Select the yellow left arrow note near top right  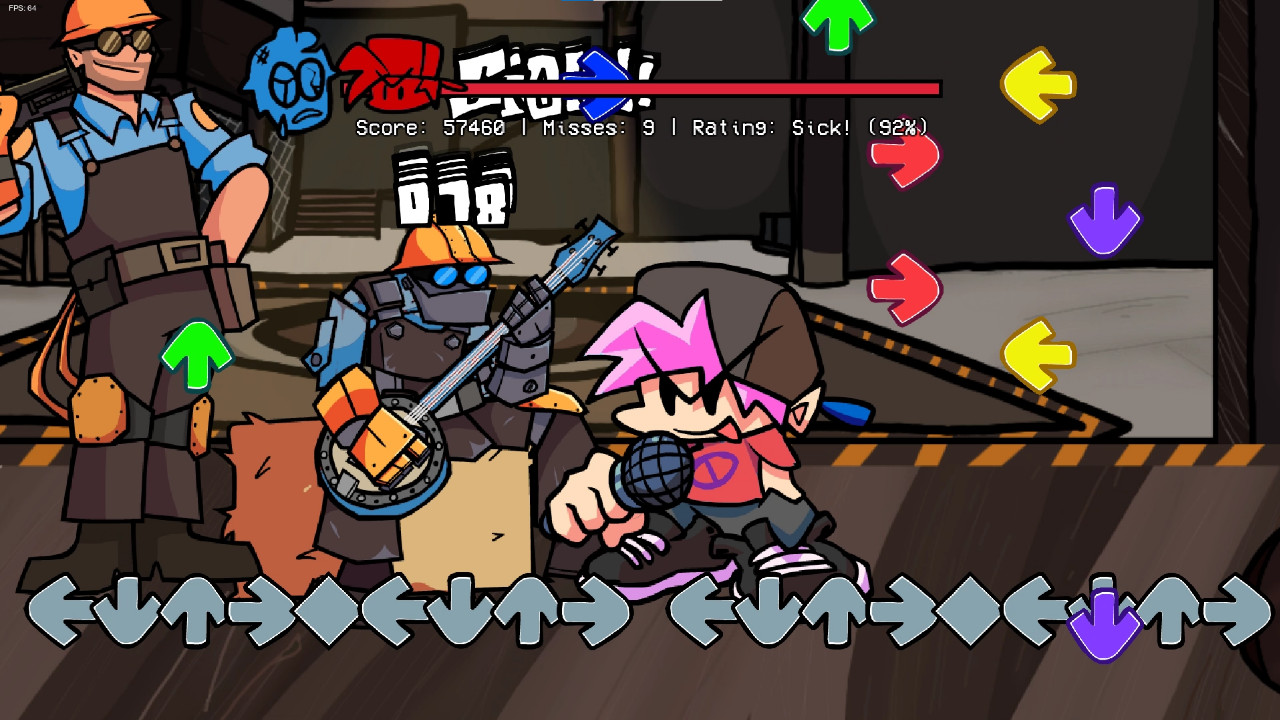[x=1040, y=82]
